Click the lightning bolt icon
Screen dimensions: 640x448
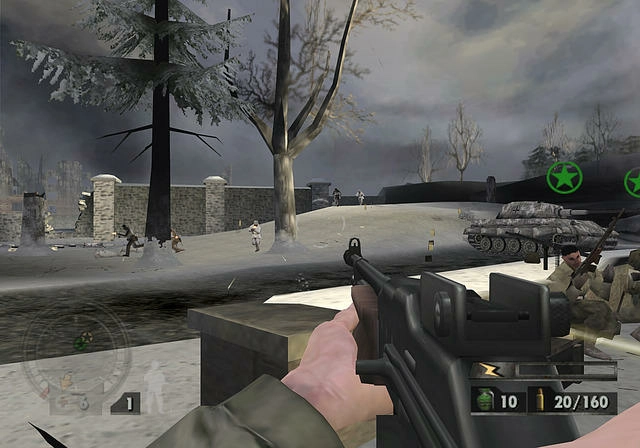pos(486,371)
